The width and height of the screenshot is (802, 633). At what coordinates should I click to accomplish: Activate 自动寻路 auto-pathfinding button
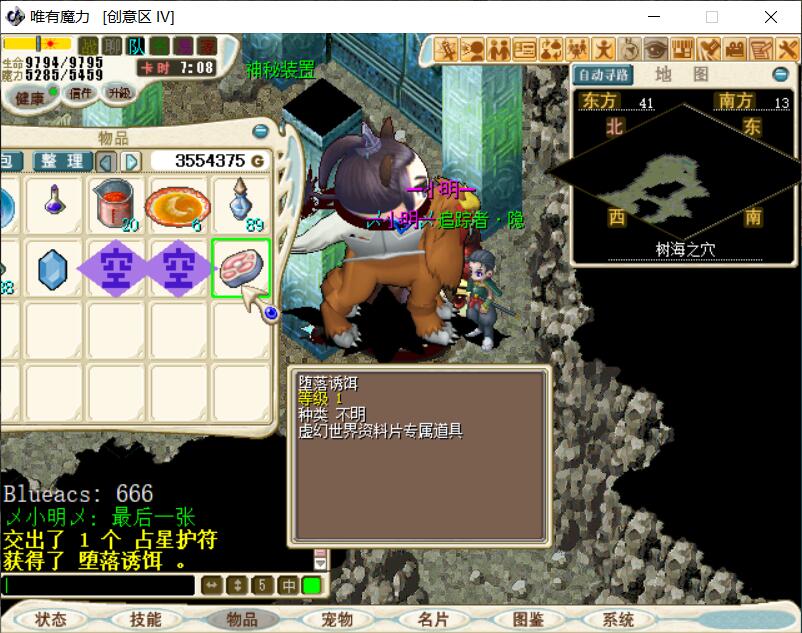(604, 75)
